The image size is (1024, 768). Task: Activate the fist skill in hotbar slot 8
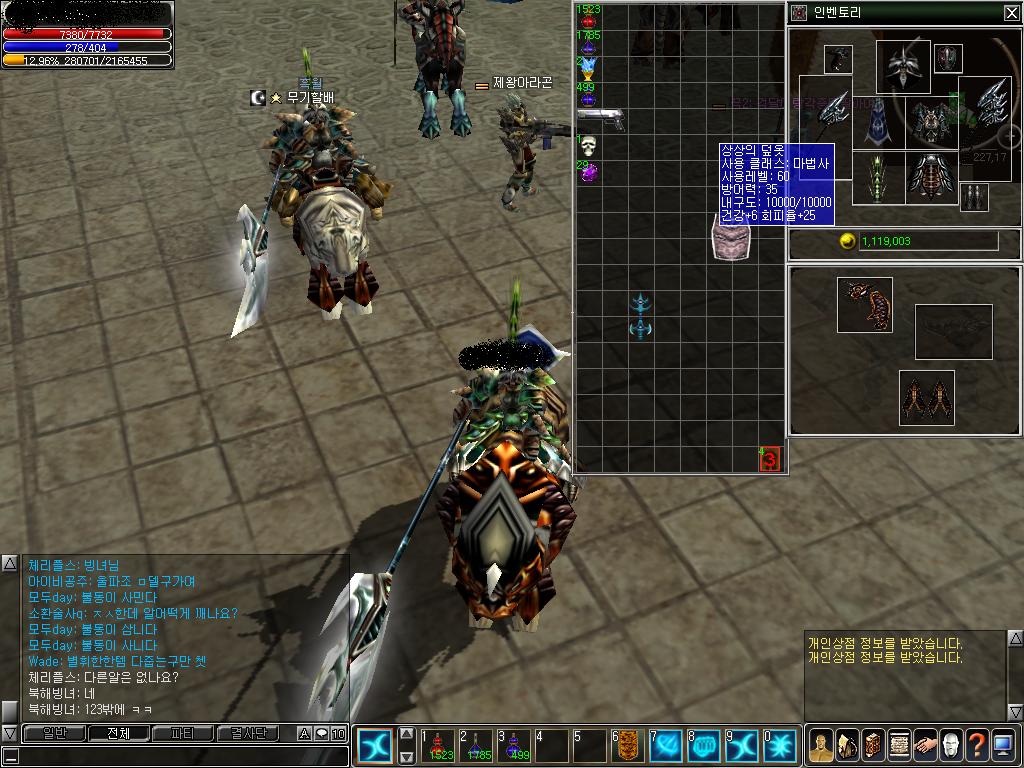(705, 745)
